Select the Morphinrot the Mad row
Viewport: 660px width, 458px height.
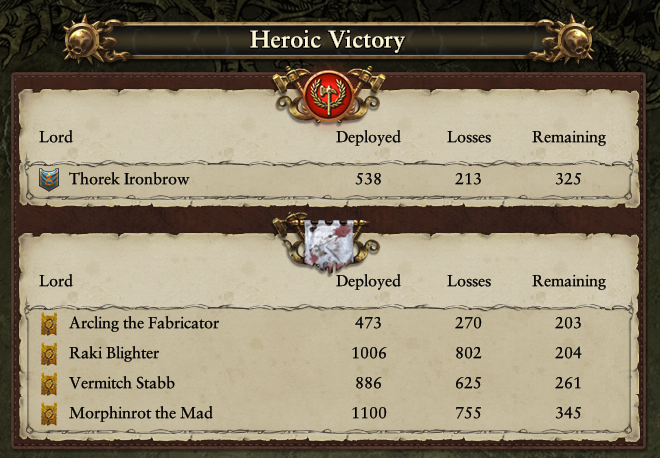[x=330, y=413]
